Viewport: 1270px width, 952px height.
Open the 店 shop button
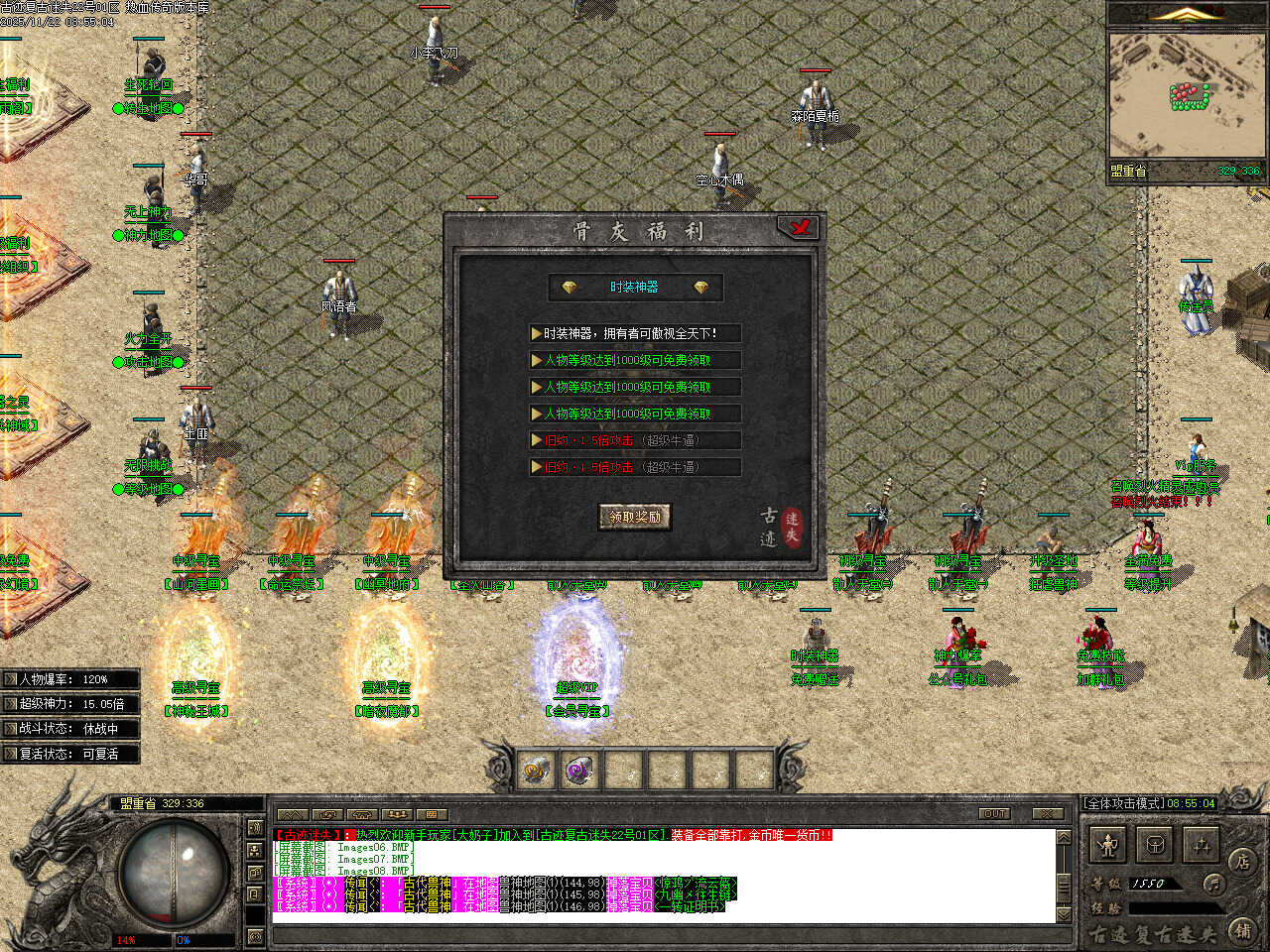(1241, 861)
